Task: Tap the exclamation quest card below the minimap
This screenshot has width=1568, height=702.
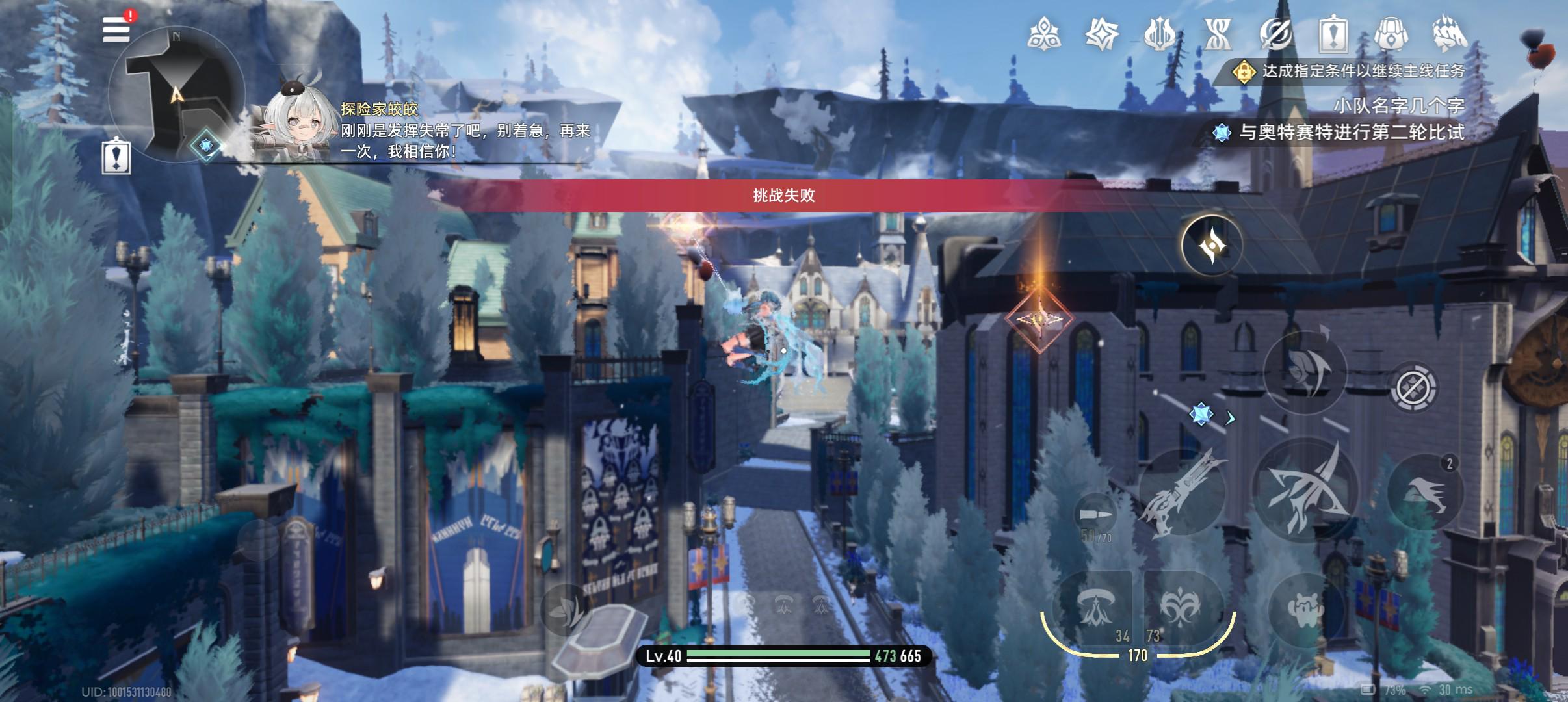Action: pos(116,157)
